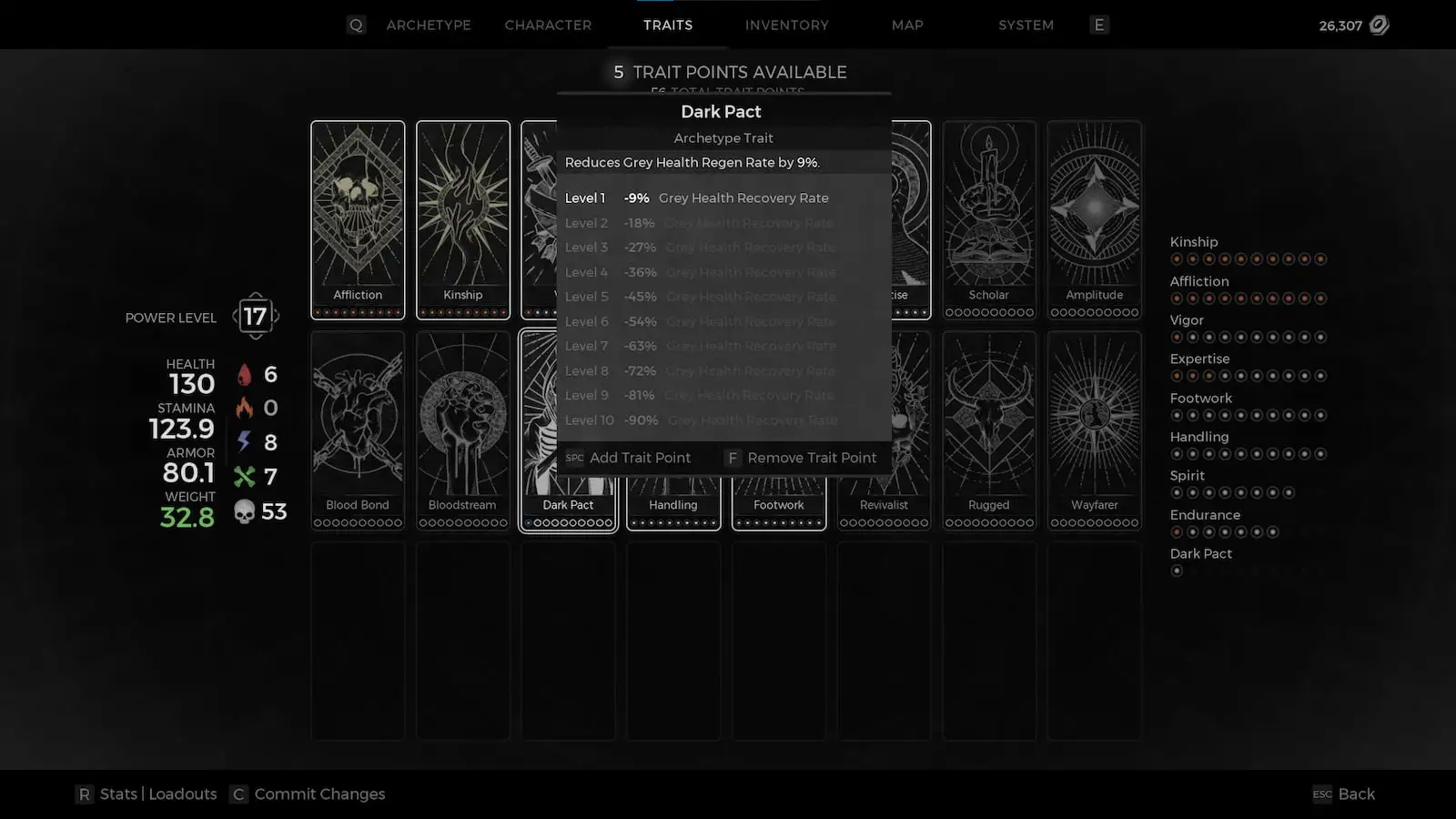Fill the first Endurance point dot
The image size is (1456, 819).
[1177, 531]
